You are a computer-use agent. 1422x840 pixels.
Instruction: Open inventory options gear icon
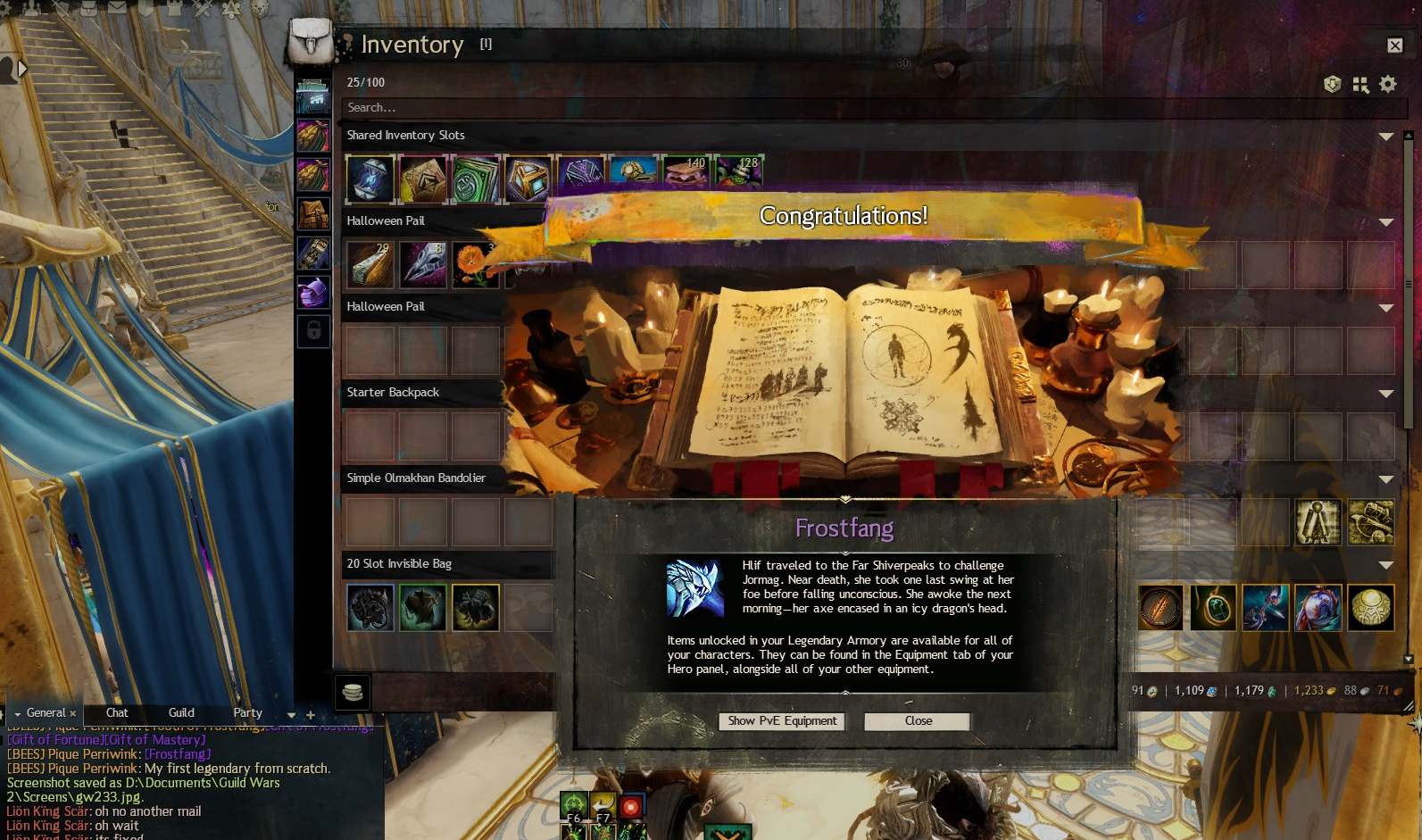click(1387, 84)
